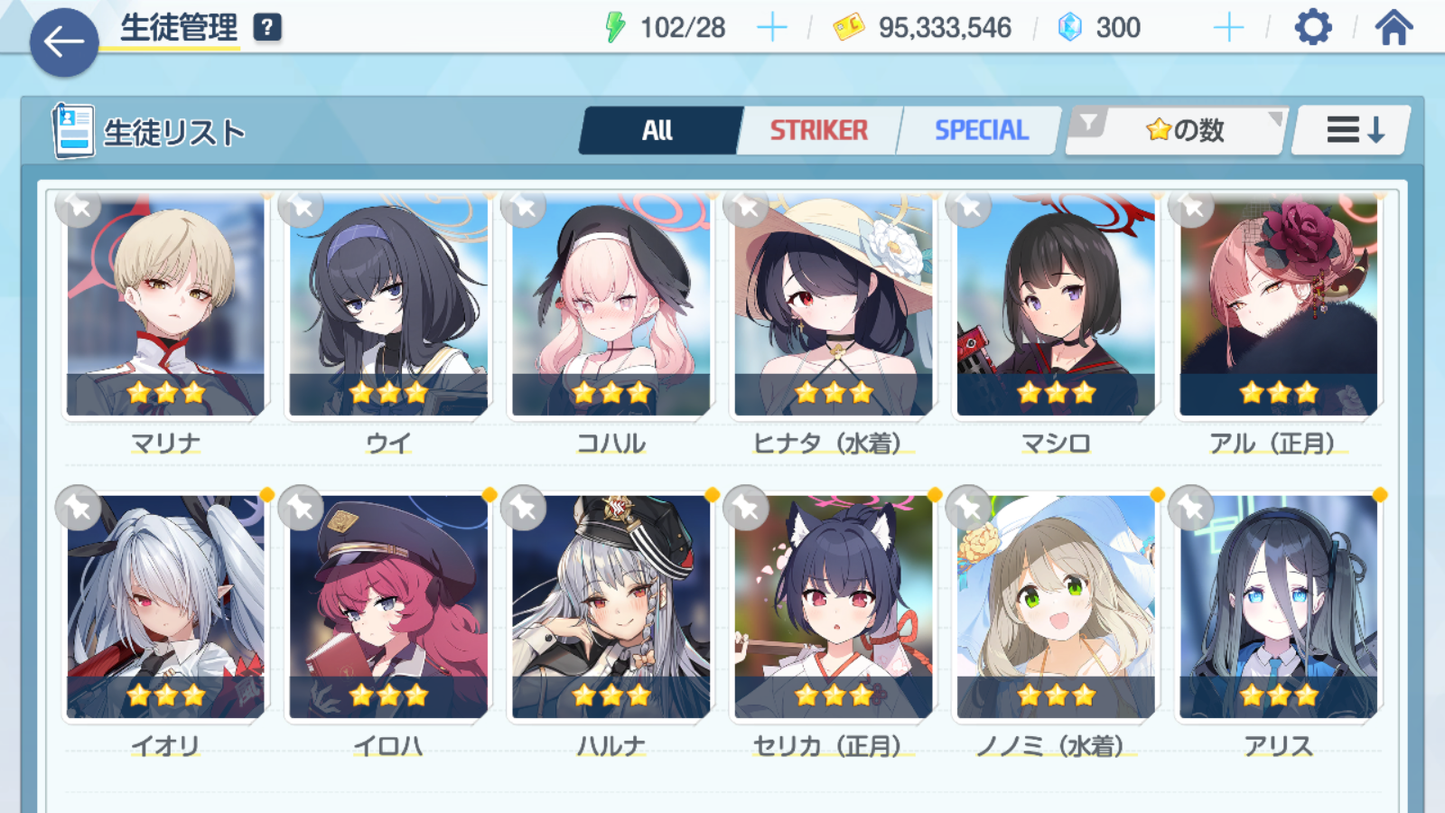Add gems with the plus button beside 300
This screenshot has width=1445, height=813.
pyautogui.click(x=1228, y=28)
